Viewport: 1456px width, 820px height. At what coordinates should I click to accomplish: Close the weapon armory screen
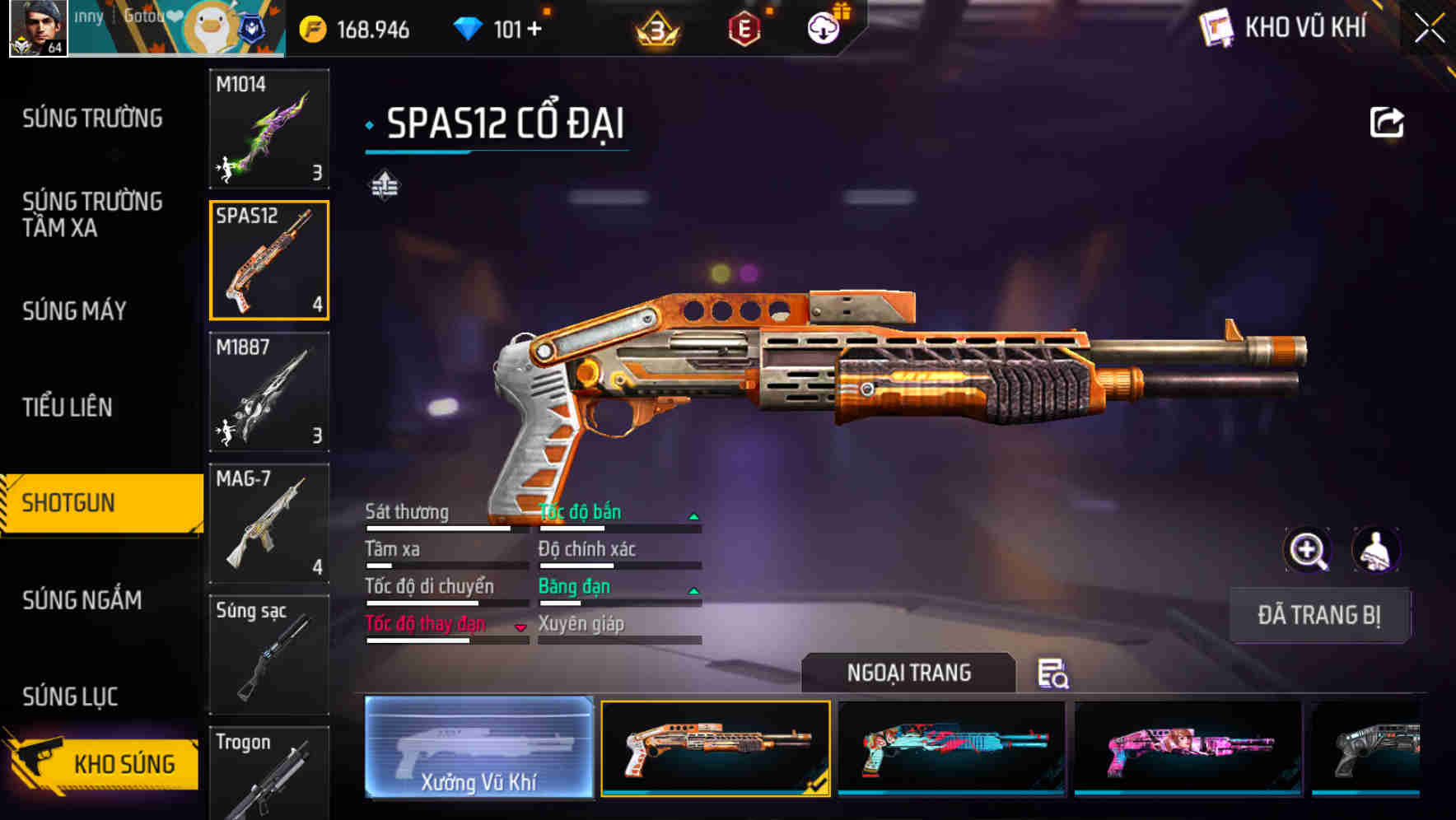(x=1430, y=28)
